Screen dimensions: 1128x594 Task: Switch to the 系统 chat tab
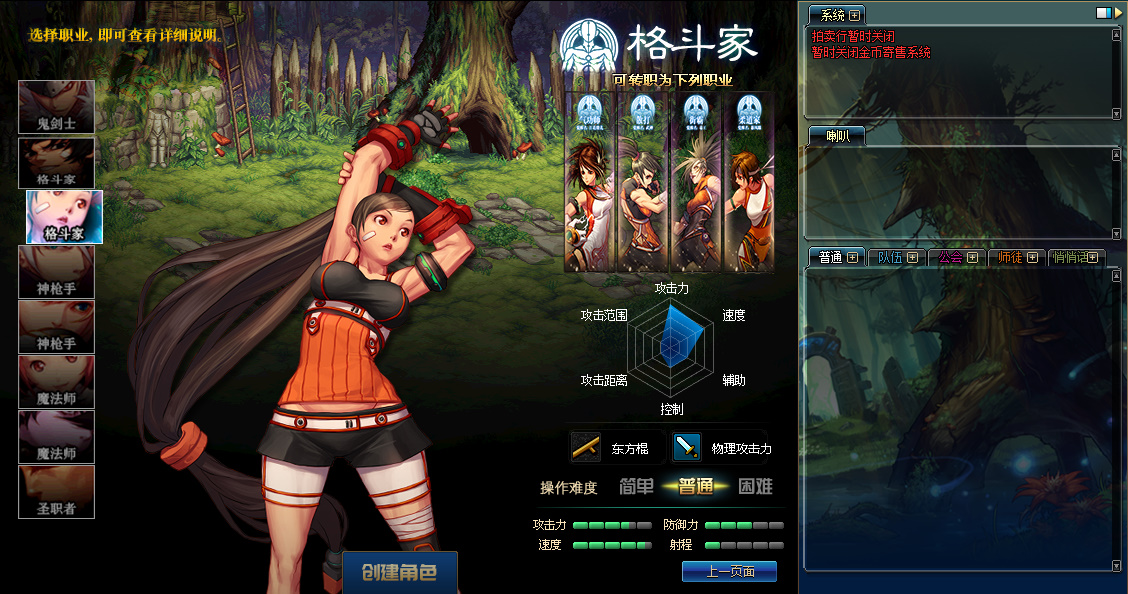pyautogui.click(x=837, y=15)
